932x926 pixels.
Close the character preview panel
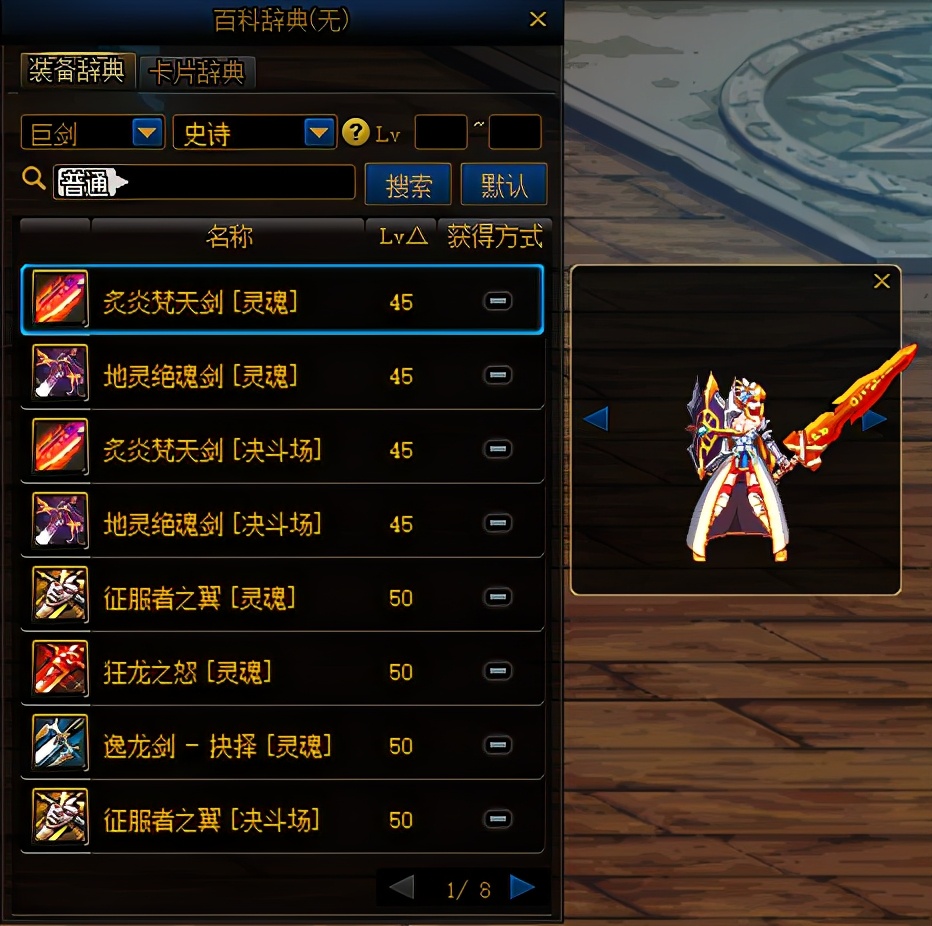pyautogui.click(x=881, y=281)
